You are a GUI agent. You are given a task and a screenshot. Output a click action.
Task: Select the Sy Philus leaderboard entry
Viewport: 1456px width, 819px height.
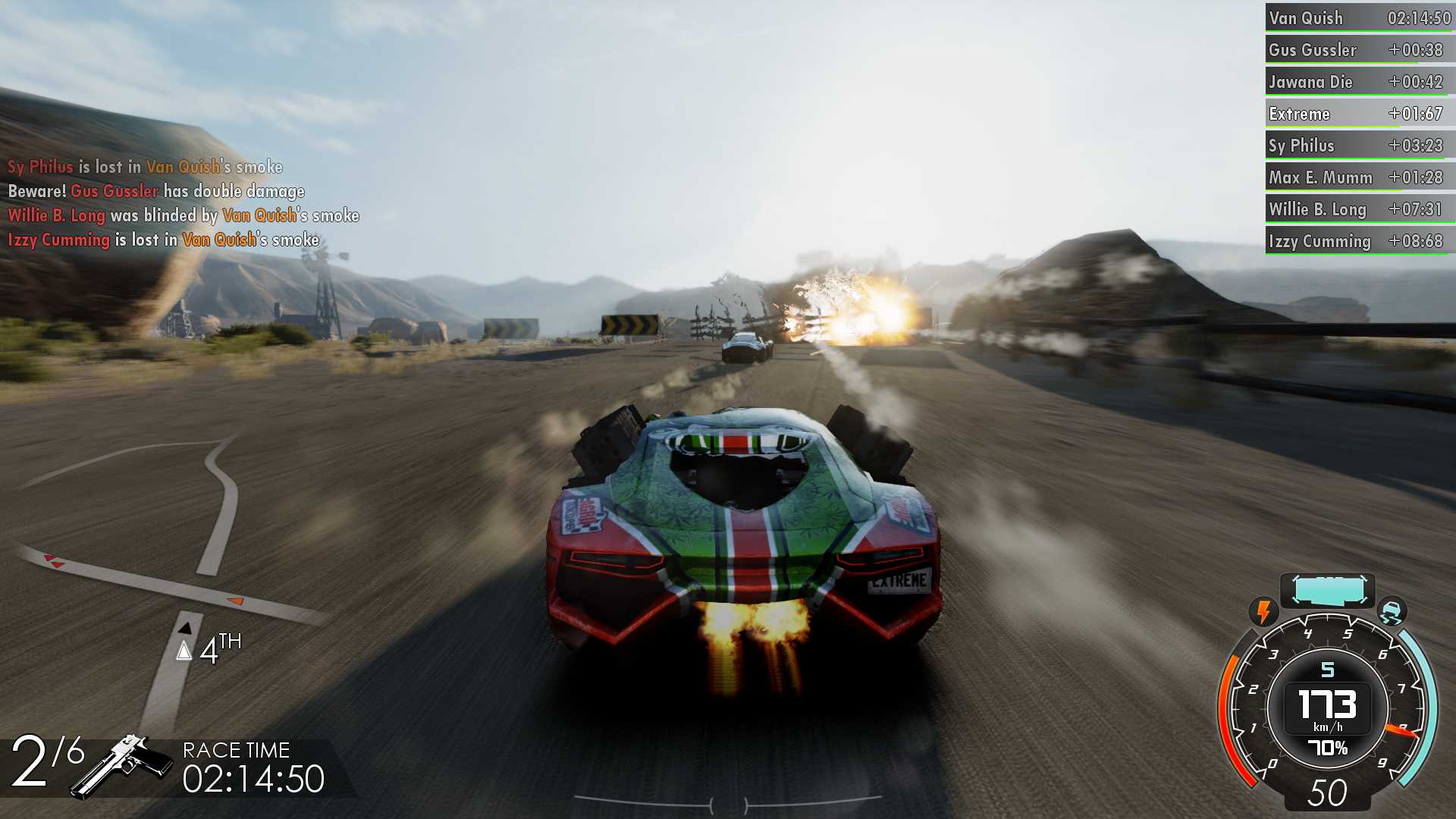1357,145
